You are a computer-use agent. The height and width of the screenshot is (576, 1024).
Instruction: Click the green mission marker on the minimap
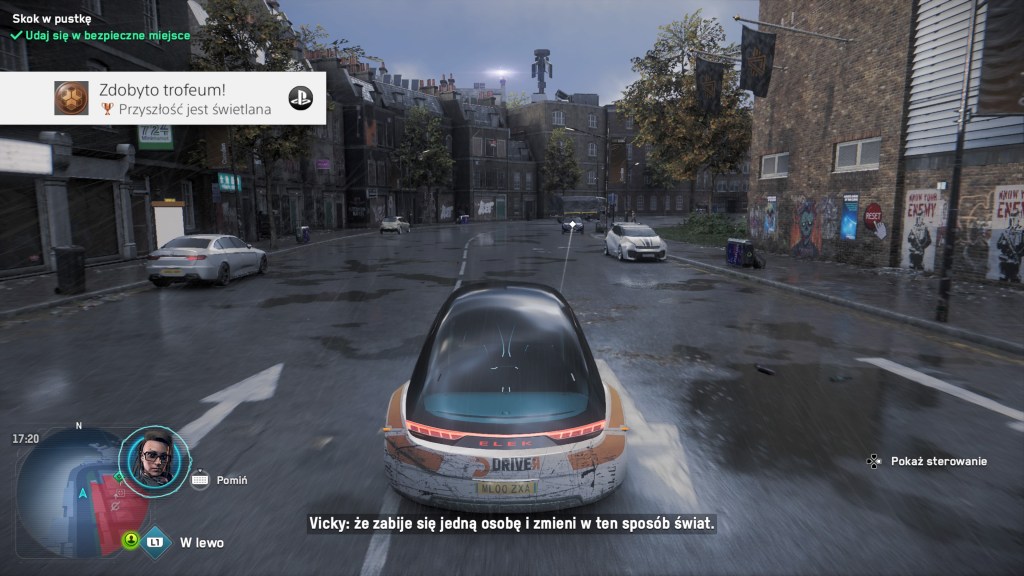(x=118, y=478)
